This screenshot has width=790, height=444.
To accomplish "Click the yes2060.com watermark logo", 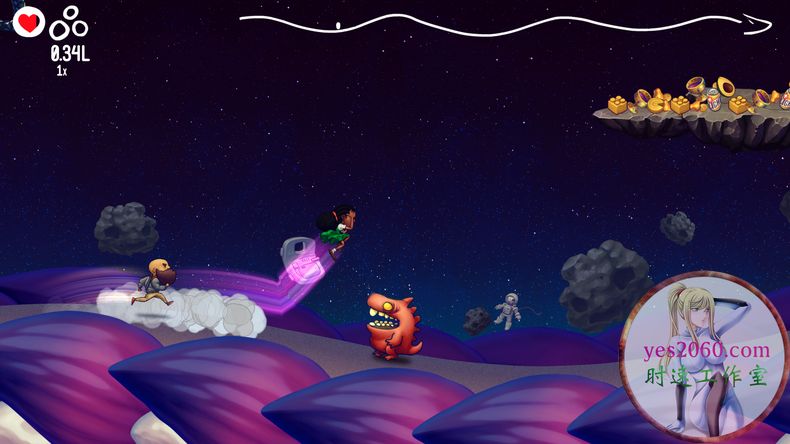I will coord(704,357).
